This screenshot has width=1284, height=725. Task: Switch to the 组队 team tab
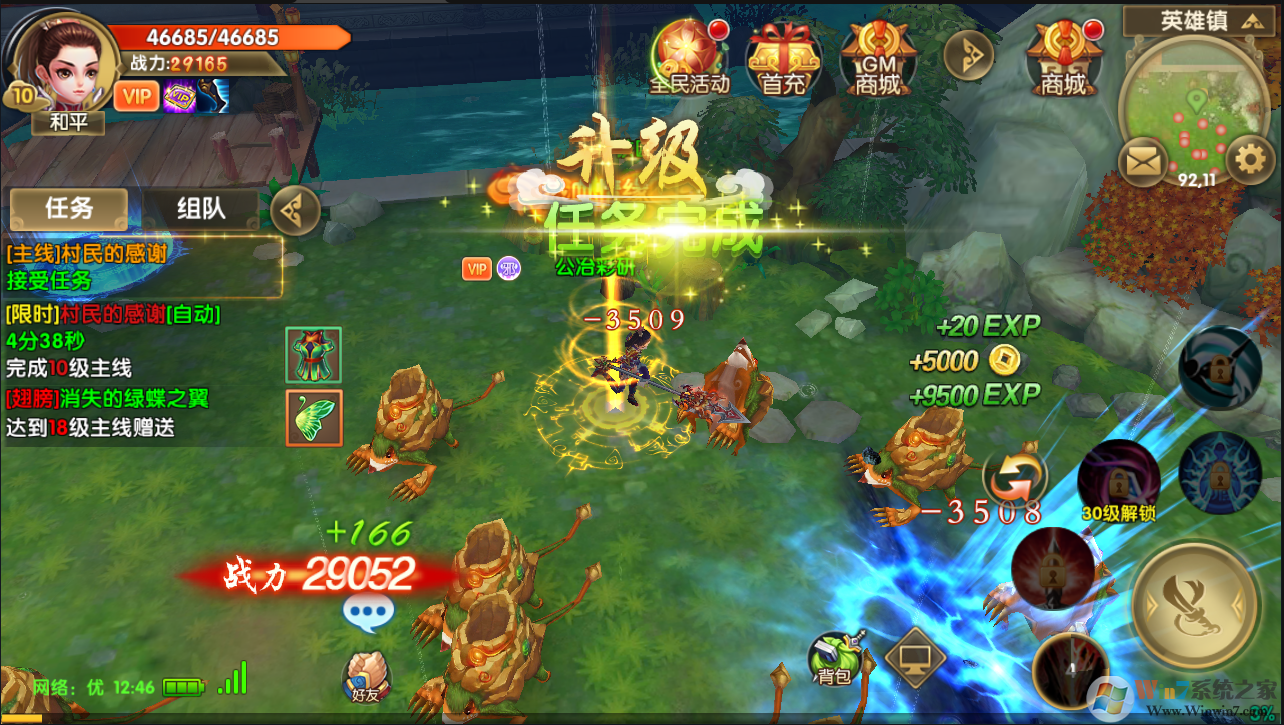pos(201,208)
